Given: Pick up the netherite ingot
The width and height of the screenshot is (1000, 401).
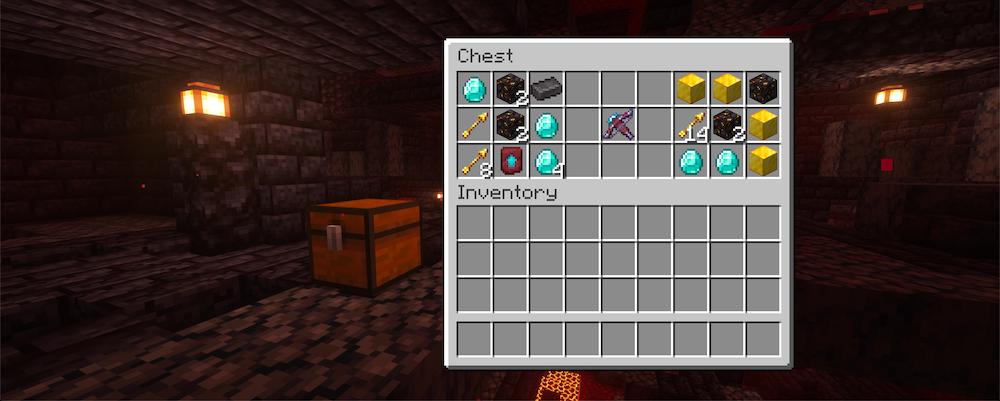Looking at the screenshot, I should pos(547,89).
